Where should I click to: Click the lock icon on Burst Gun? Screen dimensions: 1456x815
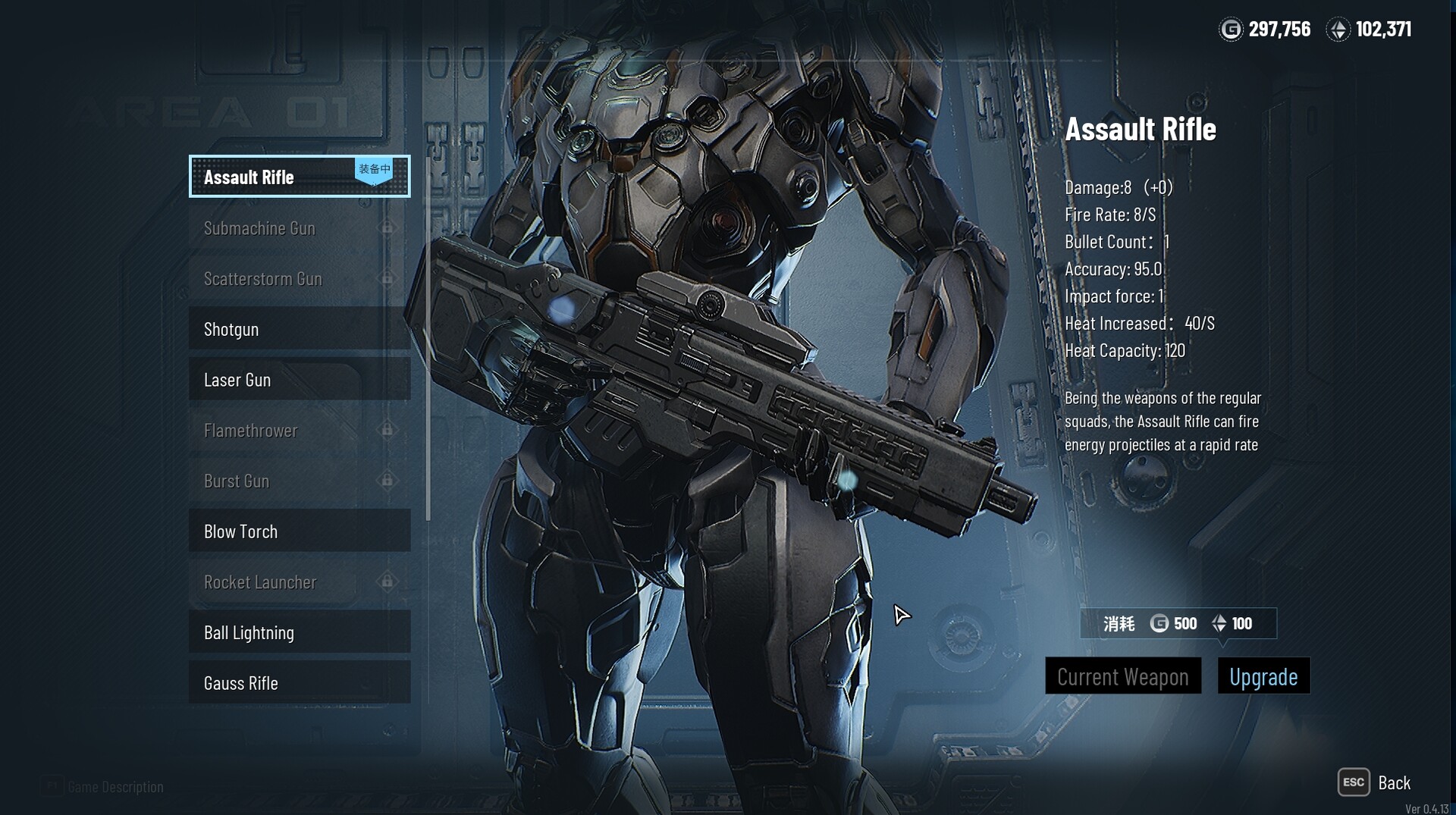(388, 481)
